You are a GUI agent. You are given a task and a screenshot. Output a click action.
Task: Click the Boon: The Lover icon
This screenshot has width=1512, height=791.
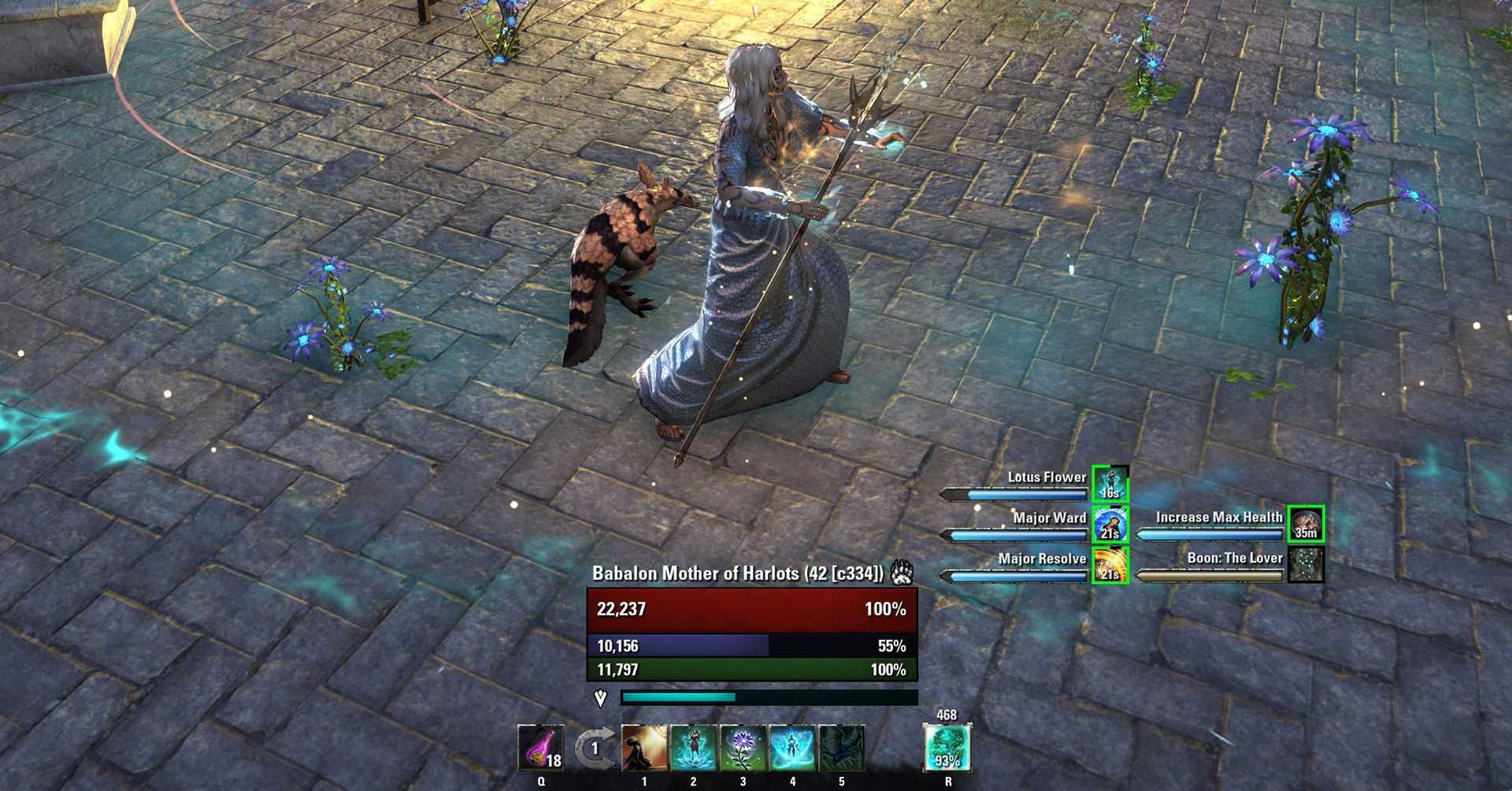tap(1306, 565)
